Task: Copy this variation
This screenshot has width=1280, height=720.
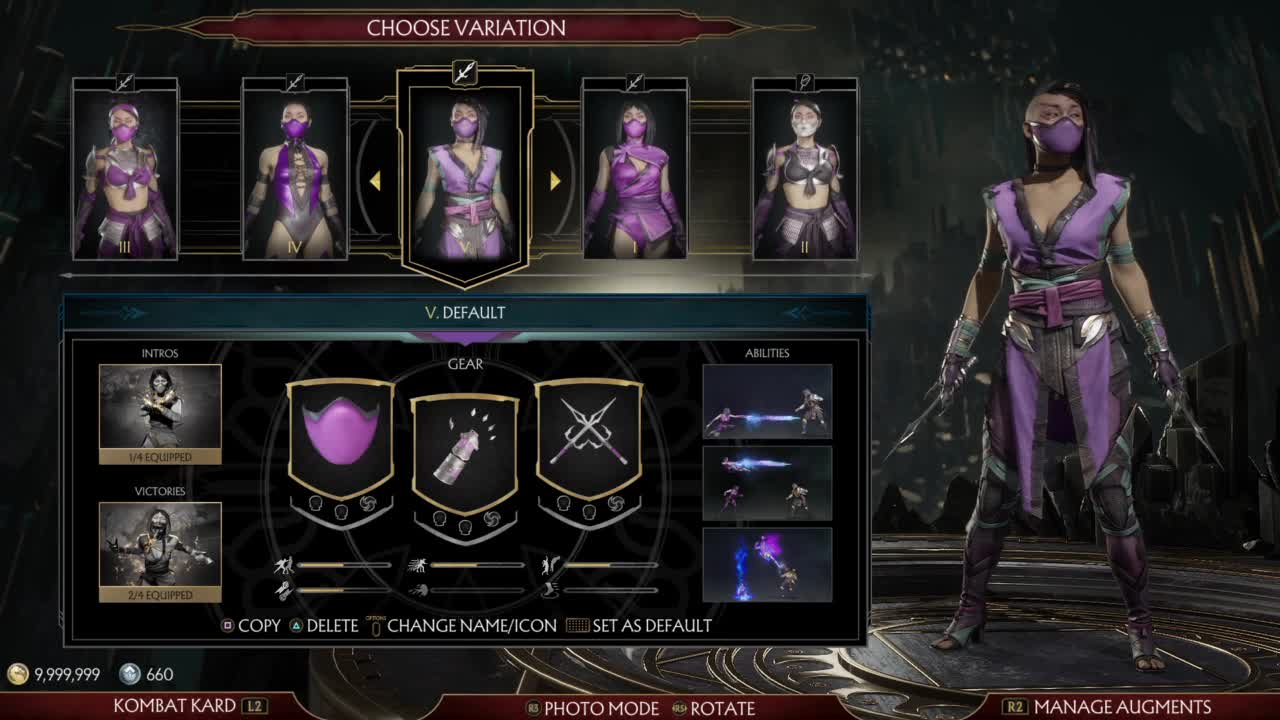Action: [251, 626]
